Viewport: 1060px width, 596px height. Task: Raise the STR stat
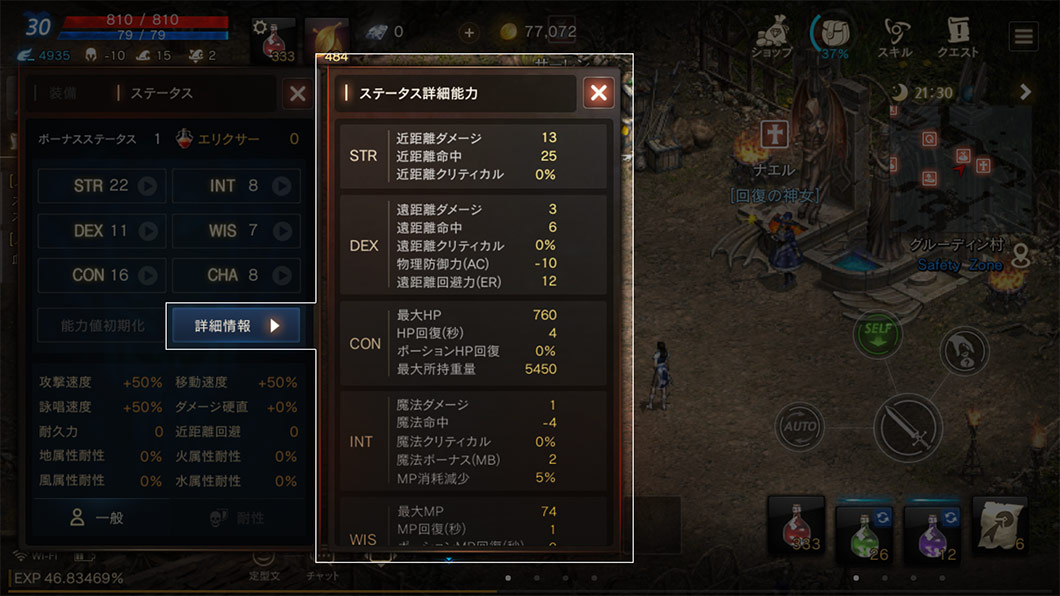148,186
